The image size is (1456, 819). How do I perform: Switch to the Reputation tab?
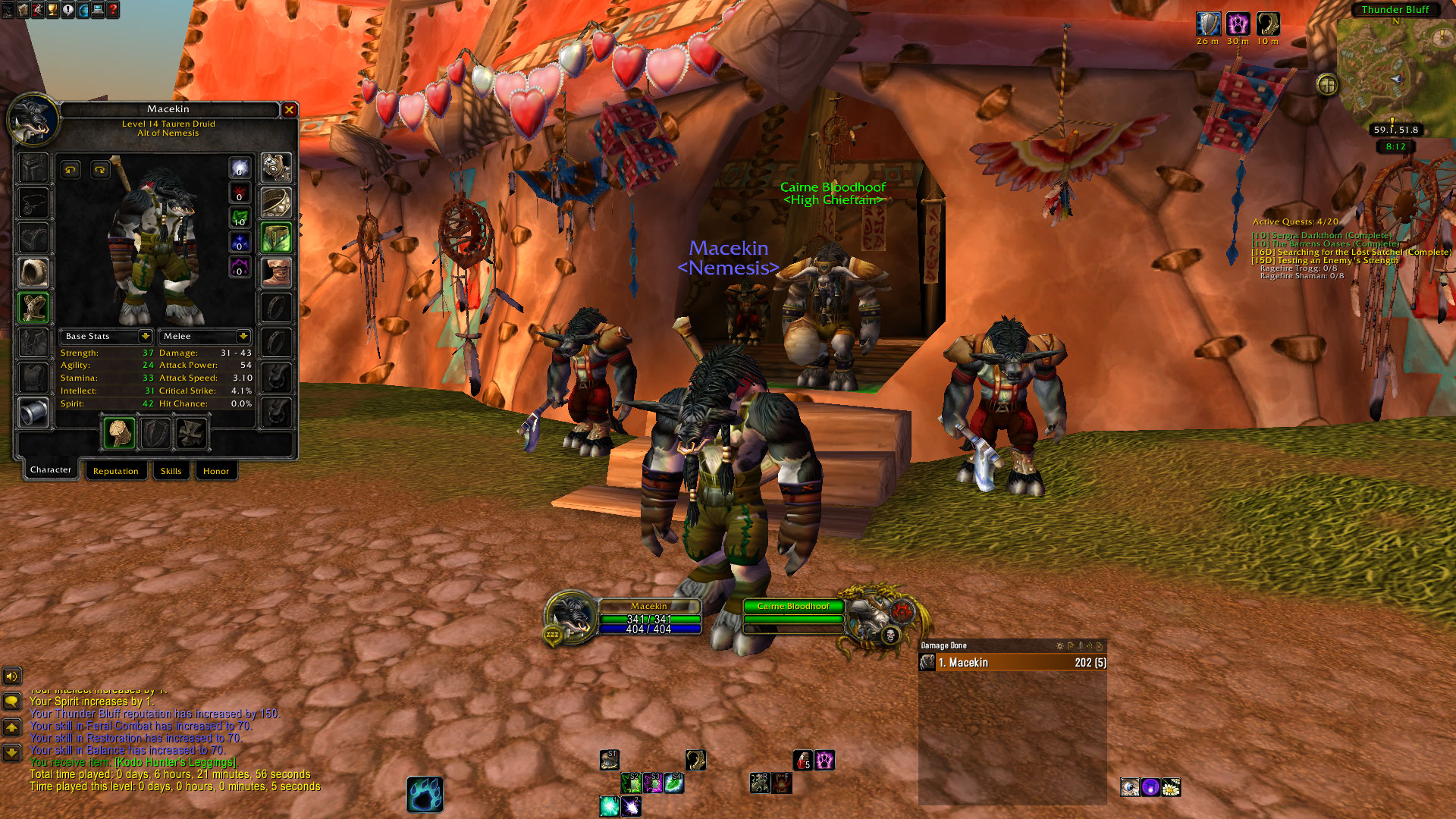[115, 471]
